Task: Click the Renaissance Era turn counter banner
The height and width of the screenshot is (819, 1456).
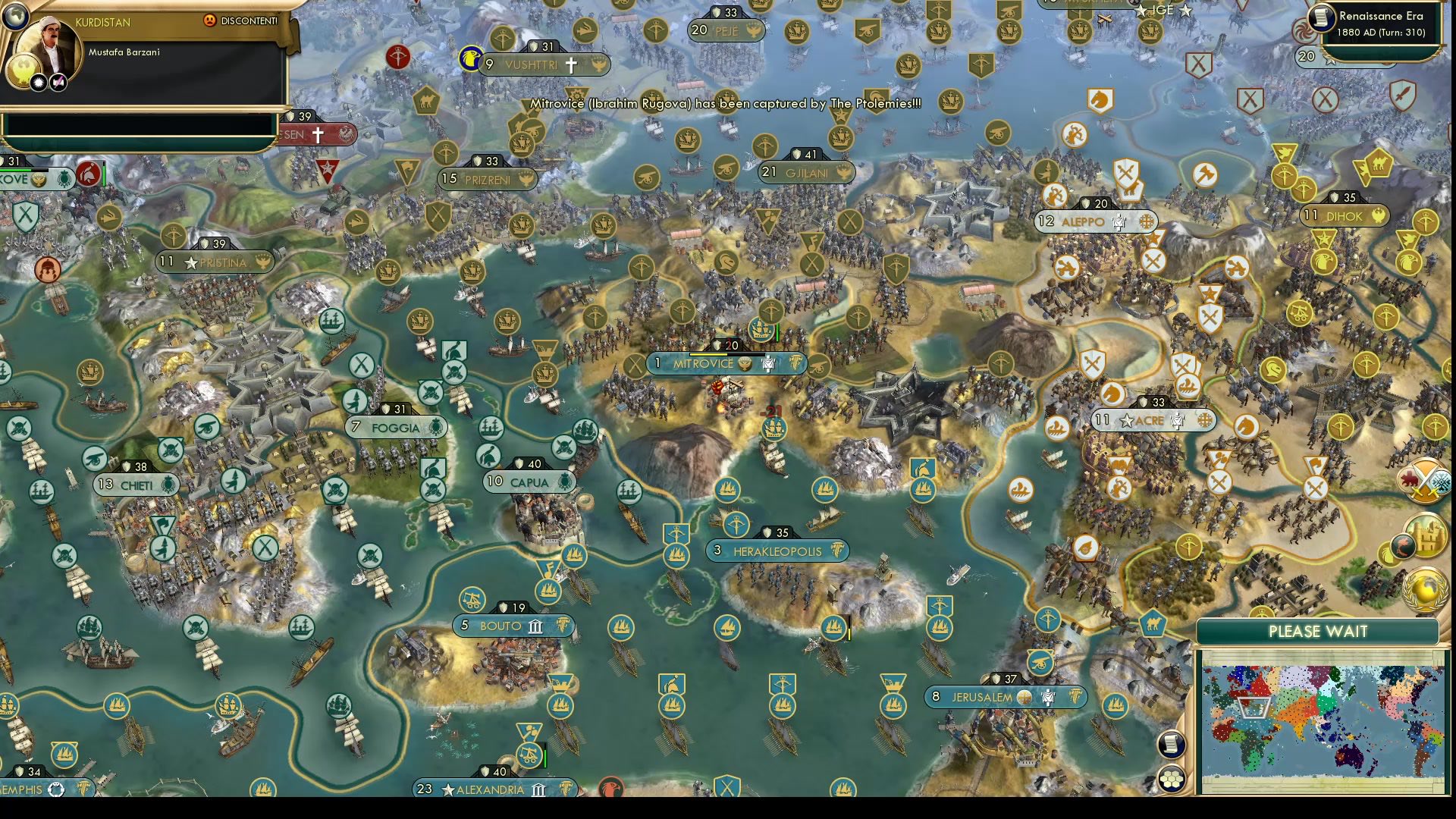Action: point(1379,21)
